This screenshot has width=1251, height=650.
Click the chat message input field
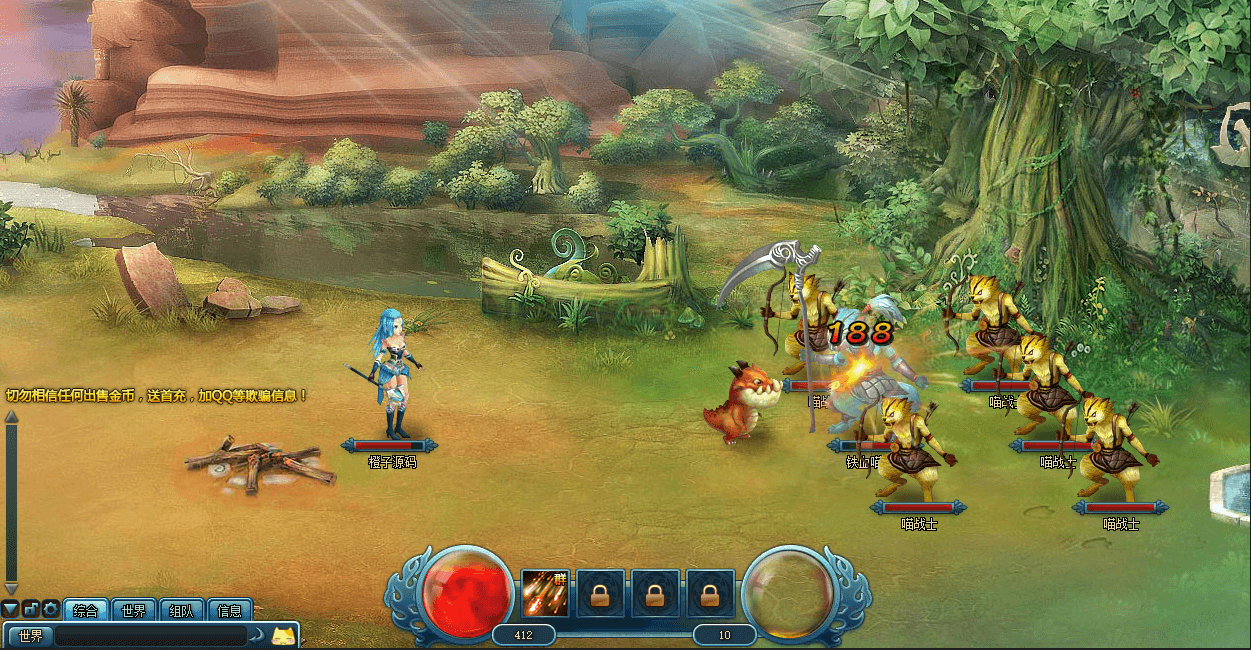click(150, 636)
